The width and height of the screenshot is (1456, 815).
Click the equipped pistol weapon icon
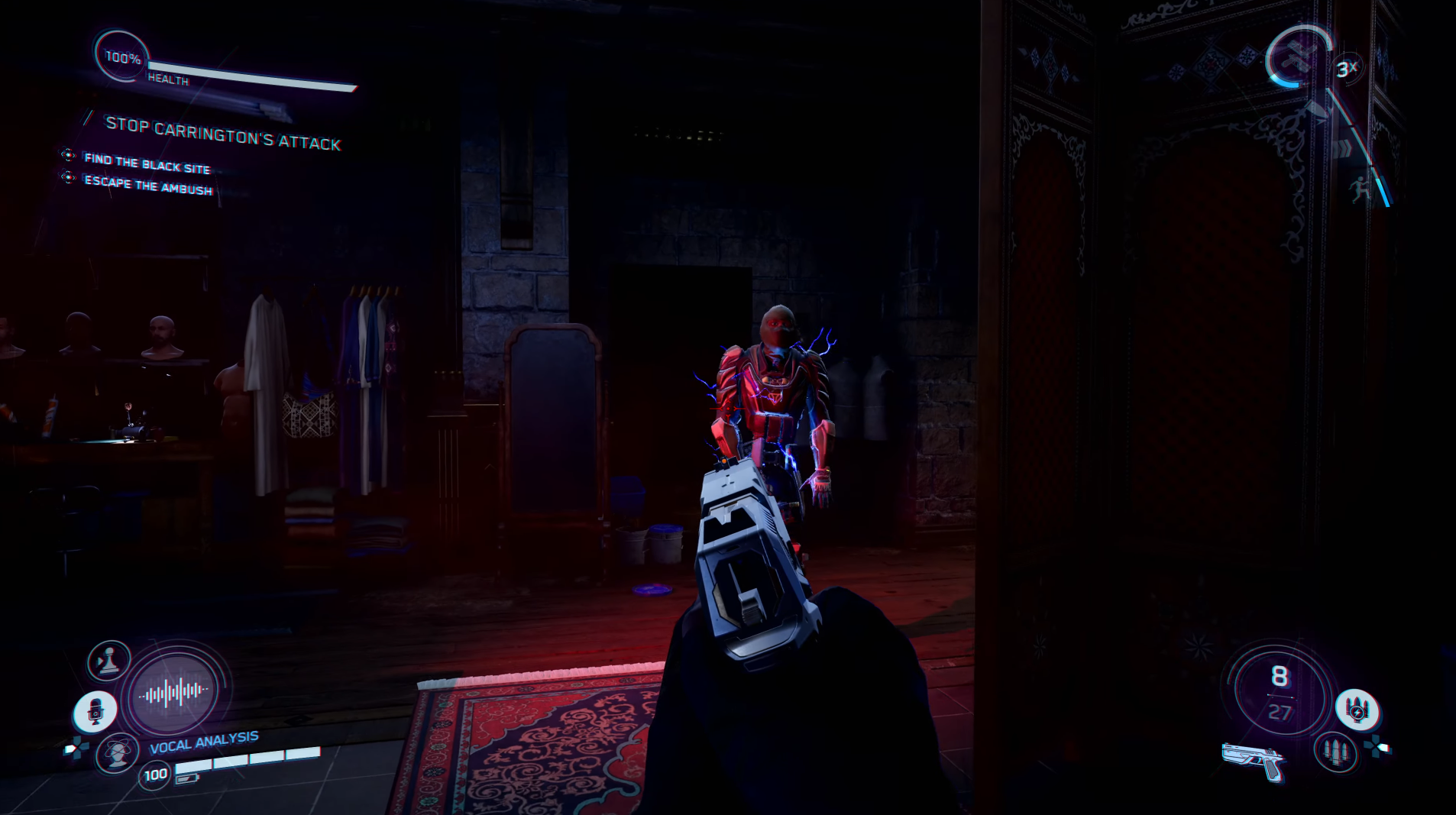coord(1254,759)
